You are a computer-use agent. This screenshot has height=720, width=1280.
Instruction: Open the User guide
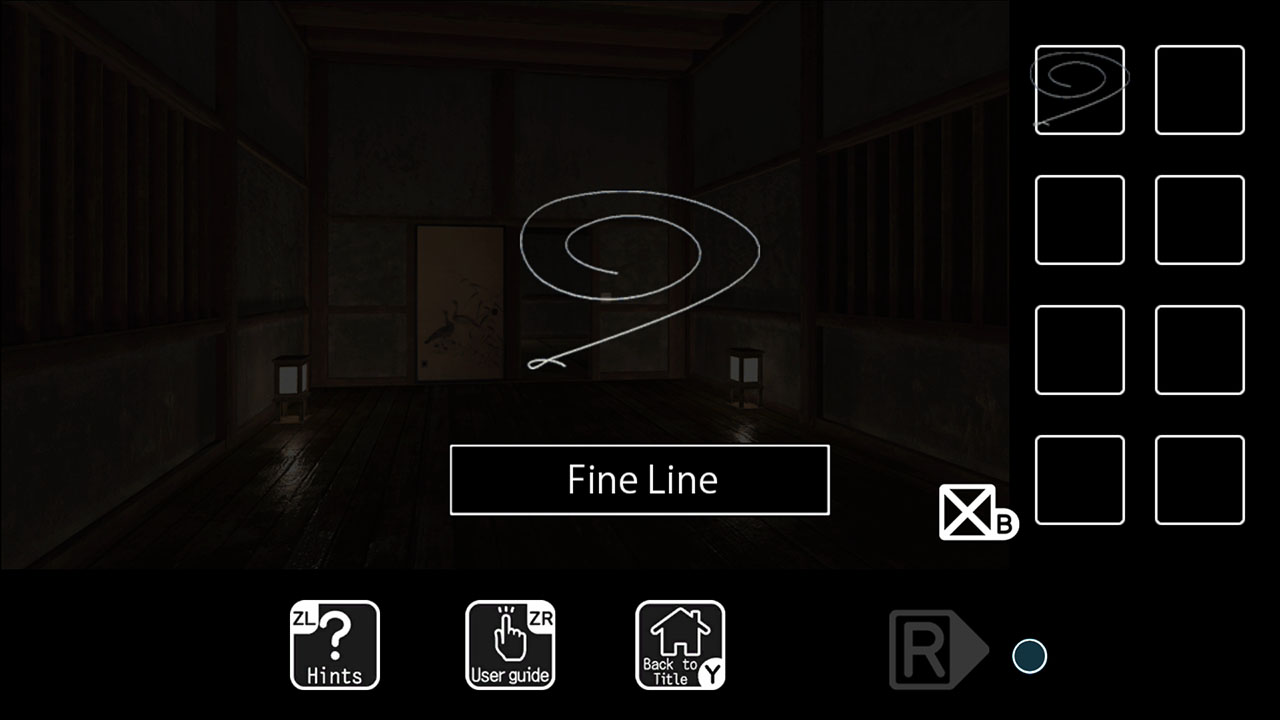[510, 645]
